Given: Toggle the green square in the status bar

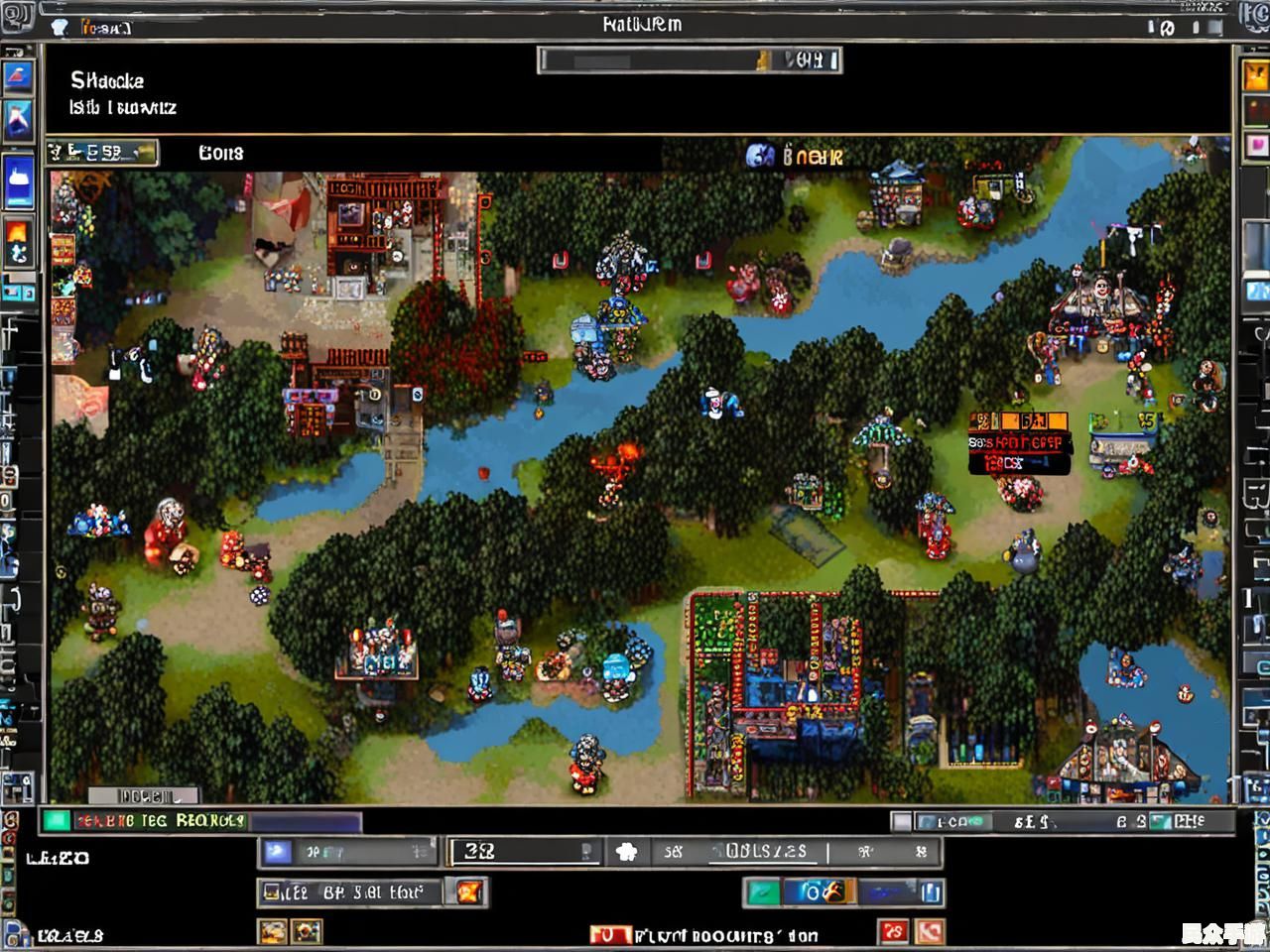Looking at the screenshot, I should 57,820.
